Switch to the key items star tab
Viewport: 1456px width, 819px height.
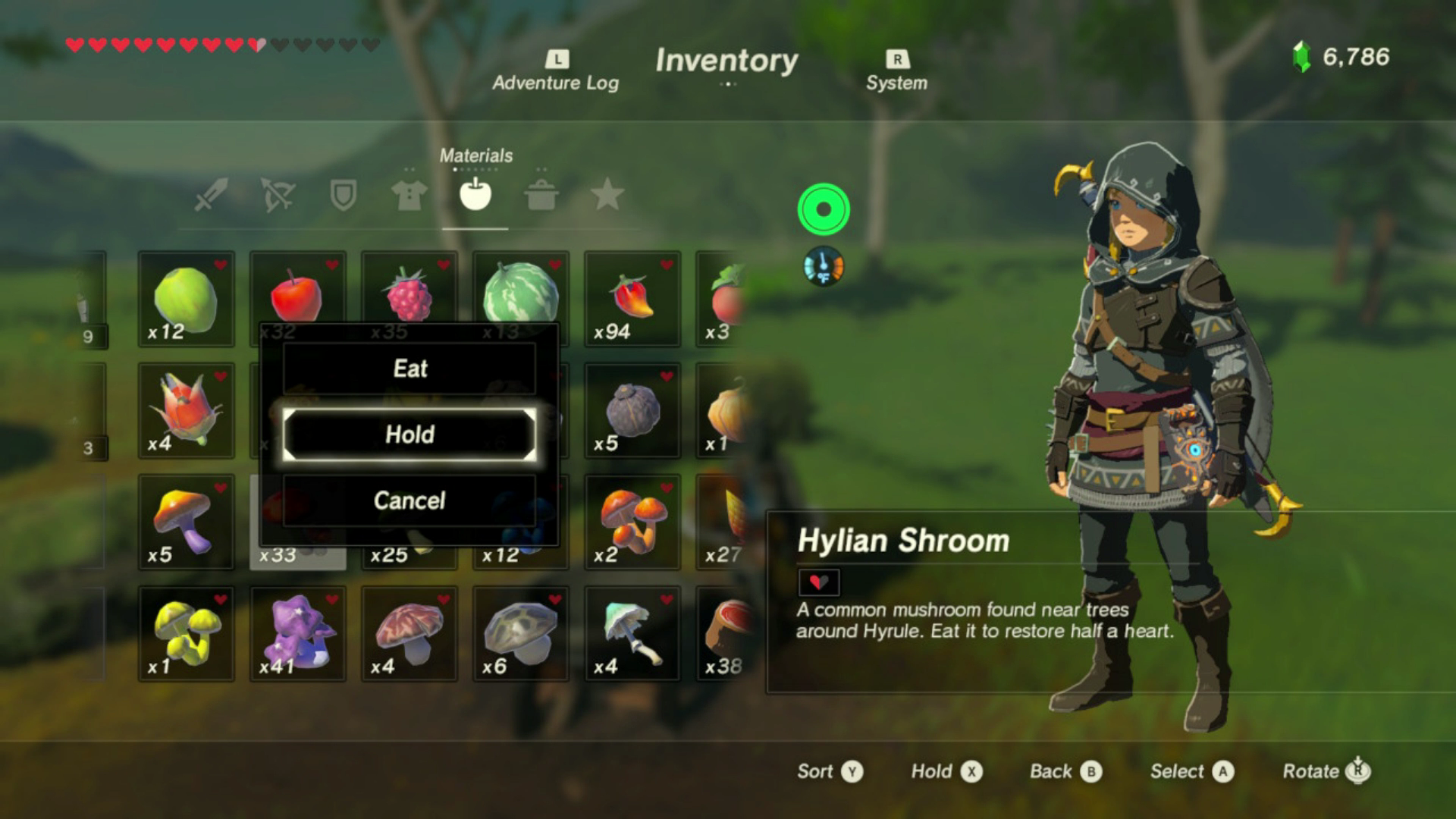click(607, 195)
